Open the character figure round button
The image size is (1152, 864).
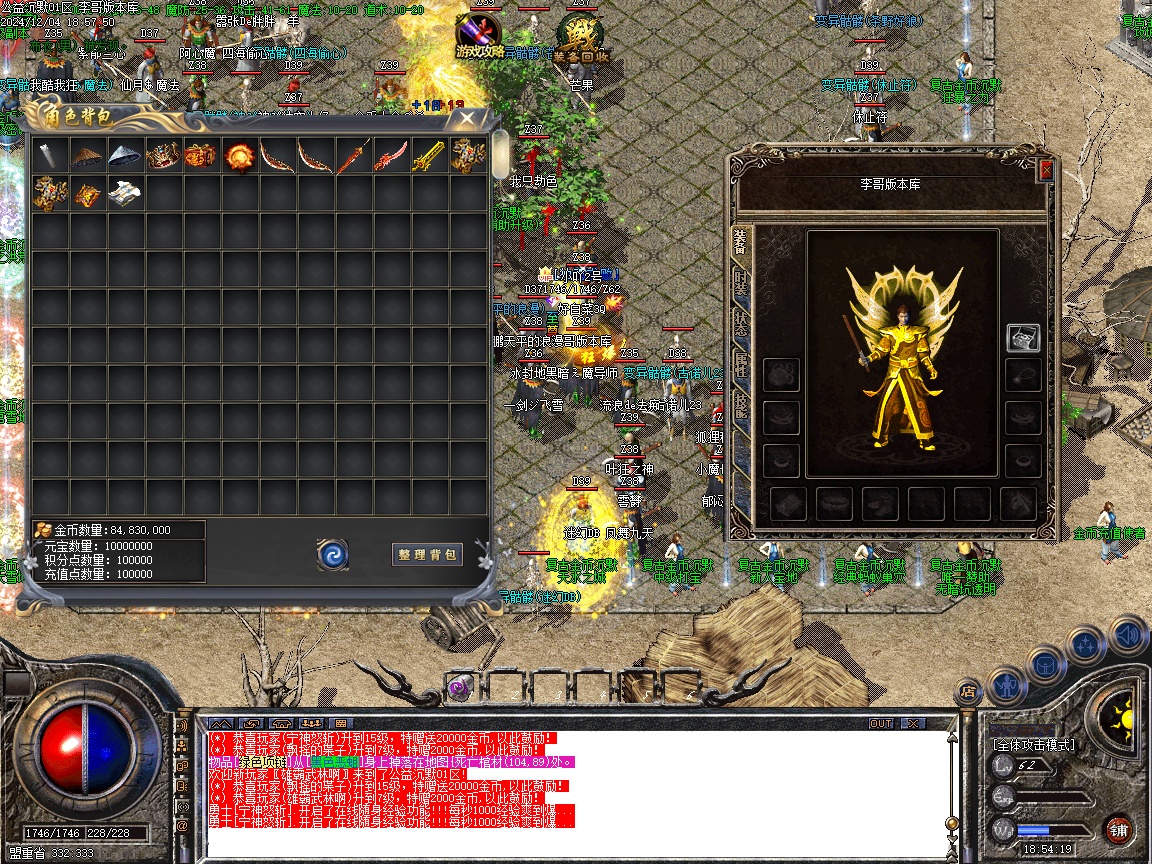click(1007, 686)
